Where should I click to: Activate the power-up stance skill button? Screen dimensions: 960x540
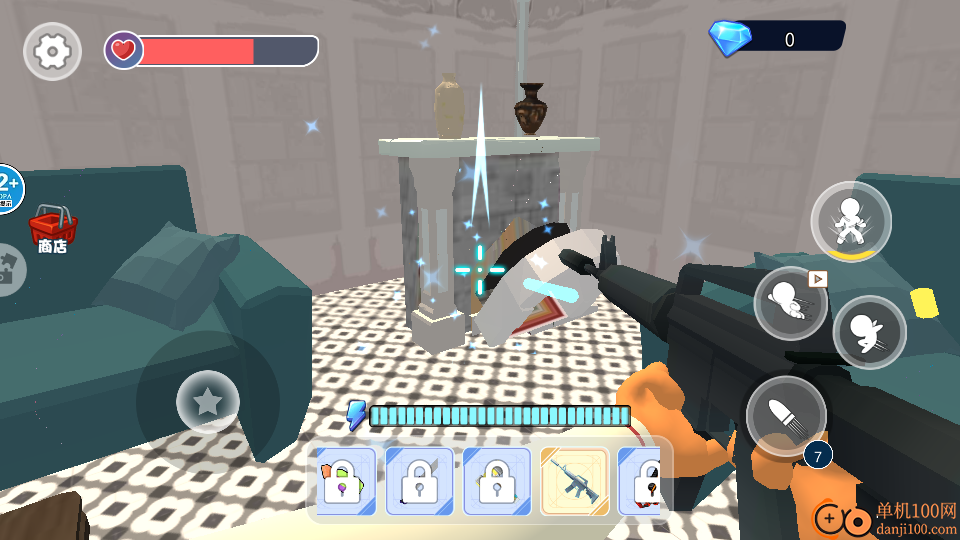851,220
